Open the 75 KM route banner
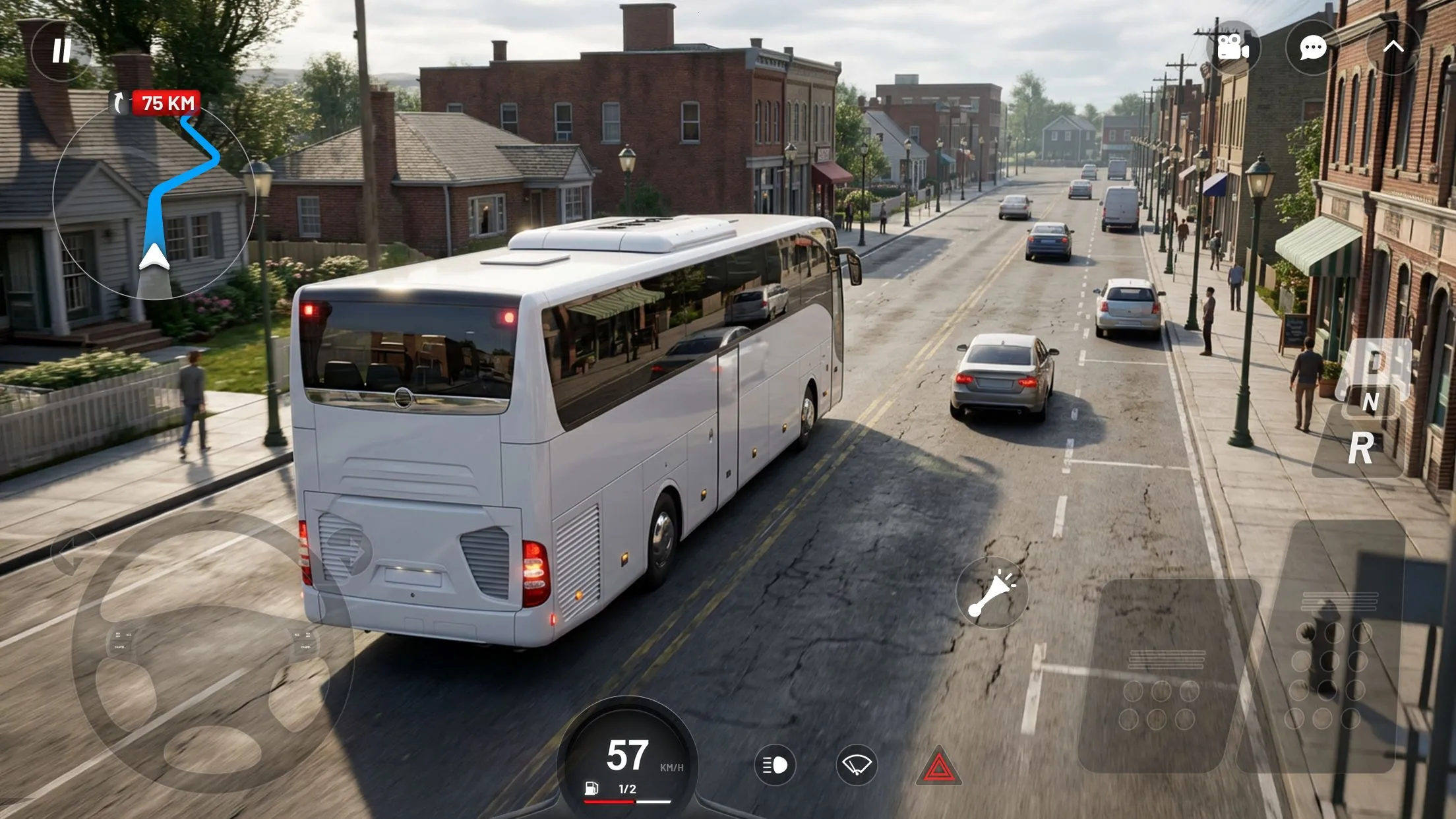Screen dimensions: 1456x819 tap(166, 102)
